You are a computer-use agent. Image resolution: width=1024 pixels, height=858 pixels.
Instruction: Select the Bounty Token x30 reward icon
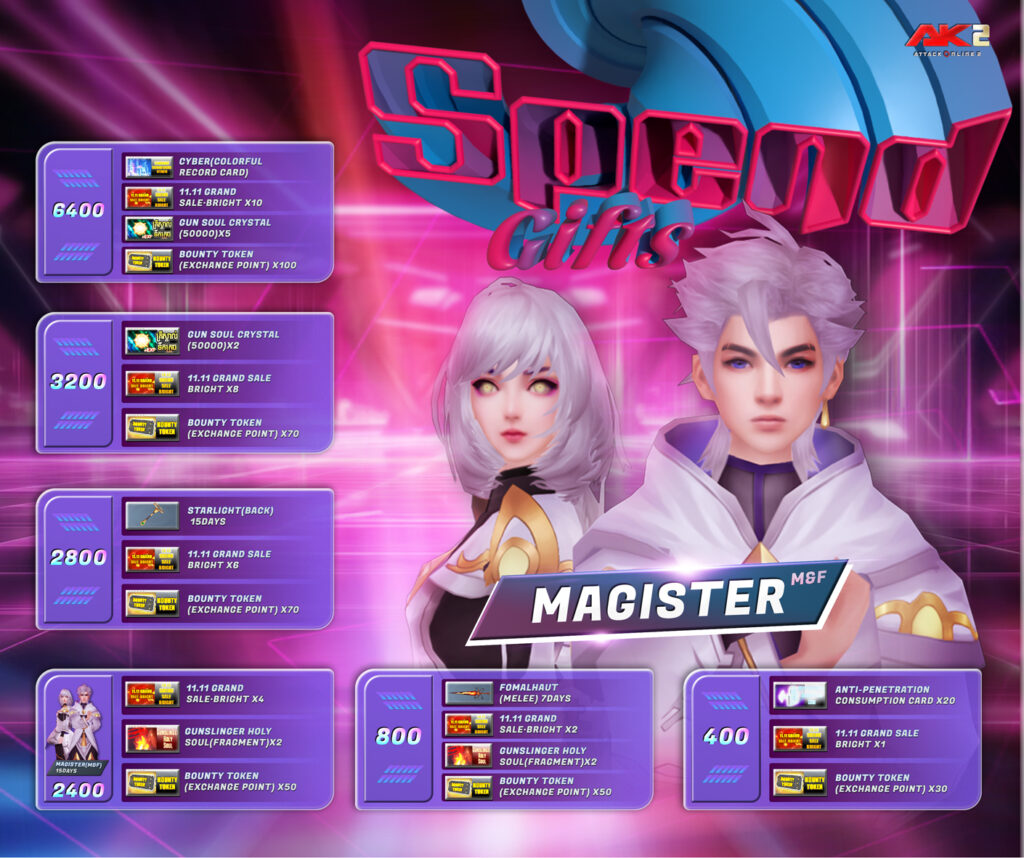pos(799,783)
